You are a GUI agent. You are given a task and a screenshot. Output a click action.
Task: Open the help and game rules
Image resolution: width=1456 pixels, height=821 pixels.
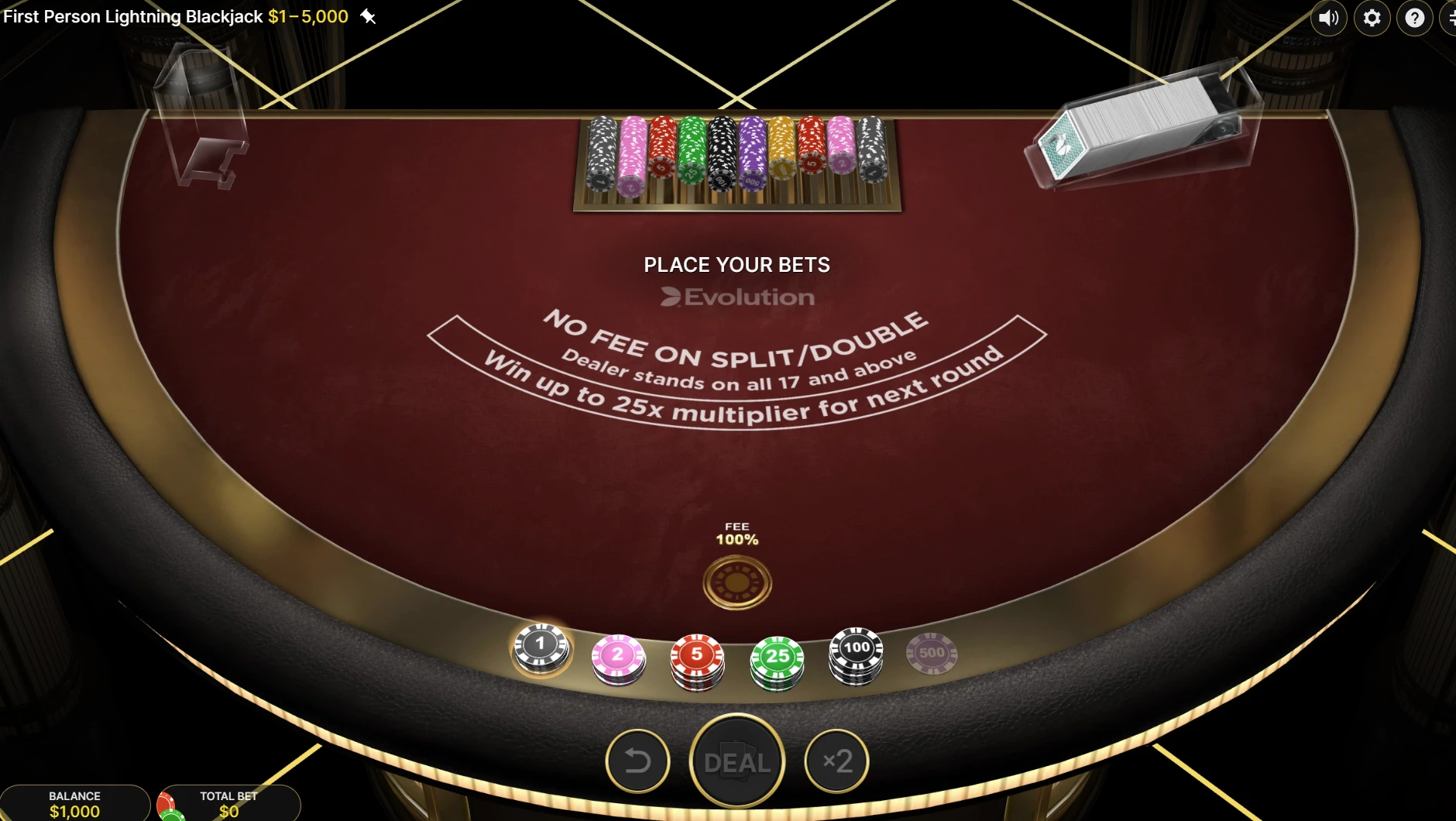[x=1415, y=18]
